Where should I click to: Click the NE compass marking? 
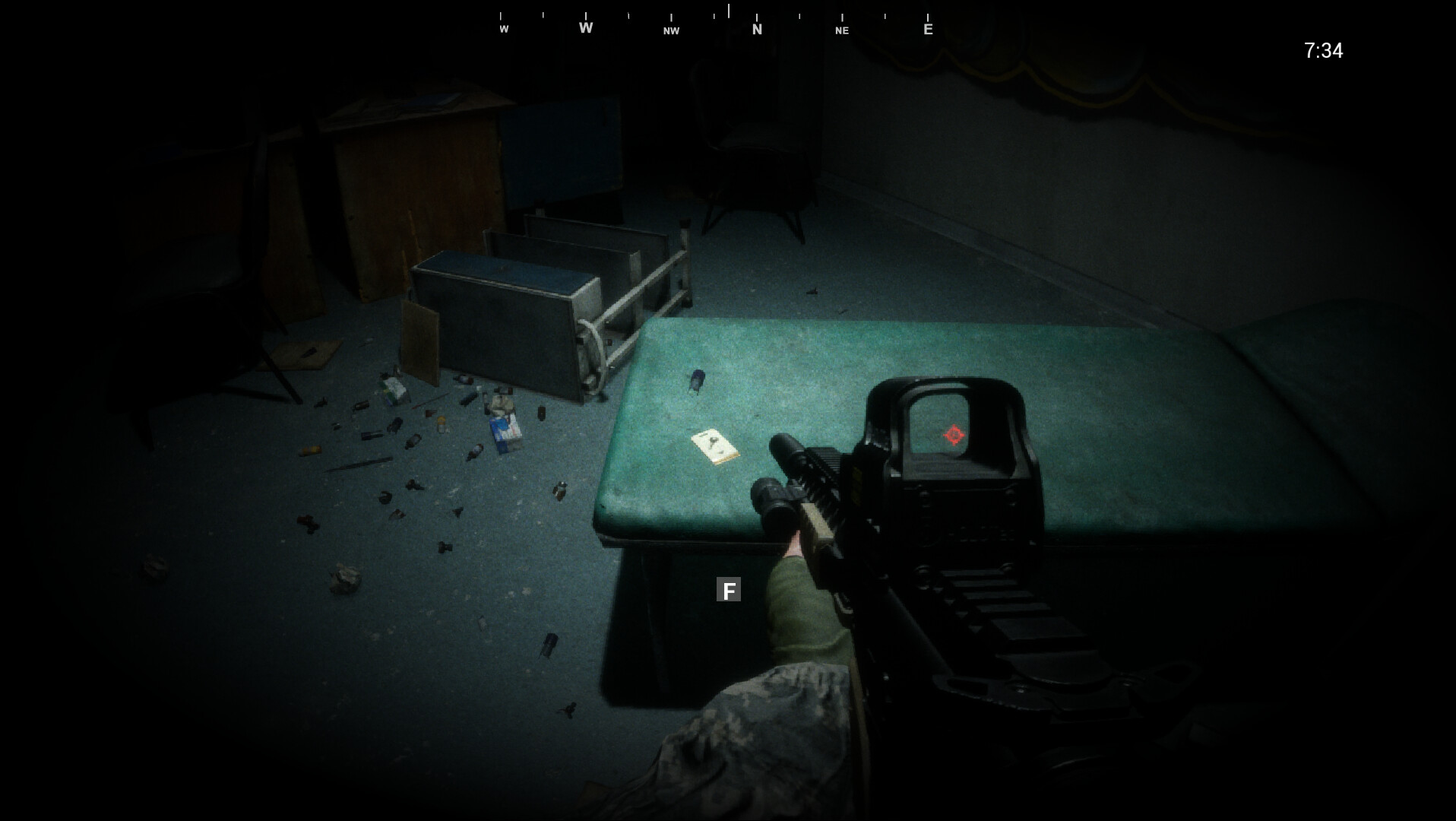pos(841,31)
